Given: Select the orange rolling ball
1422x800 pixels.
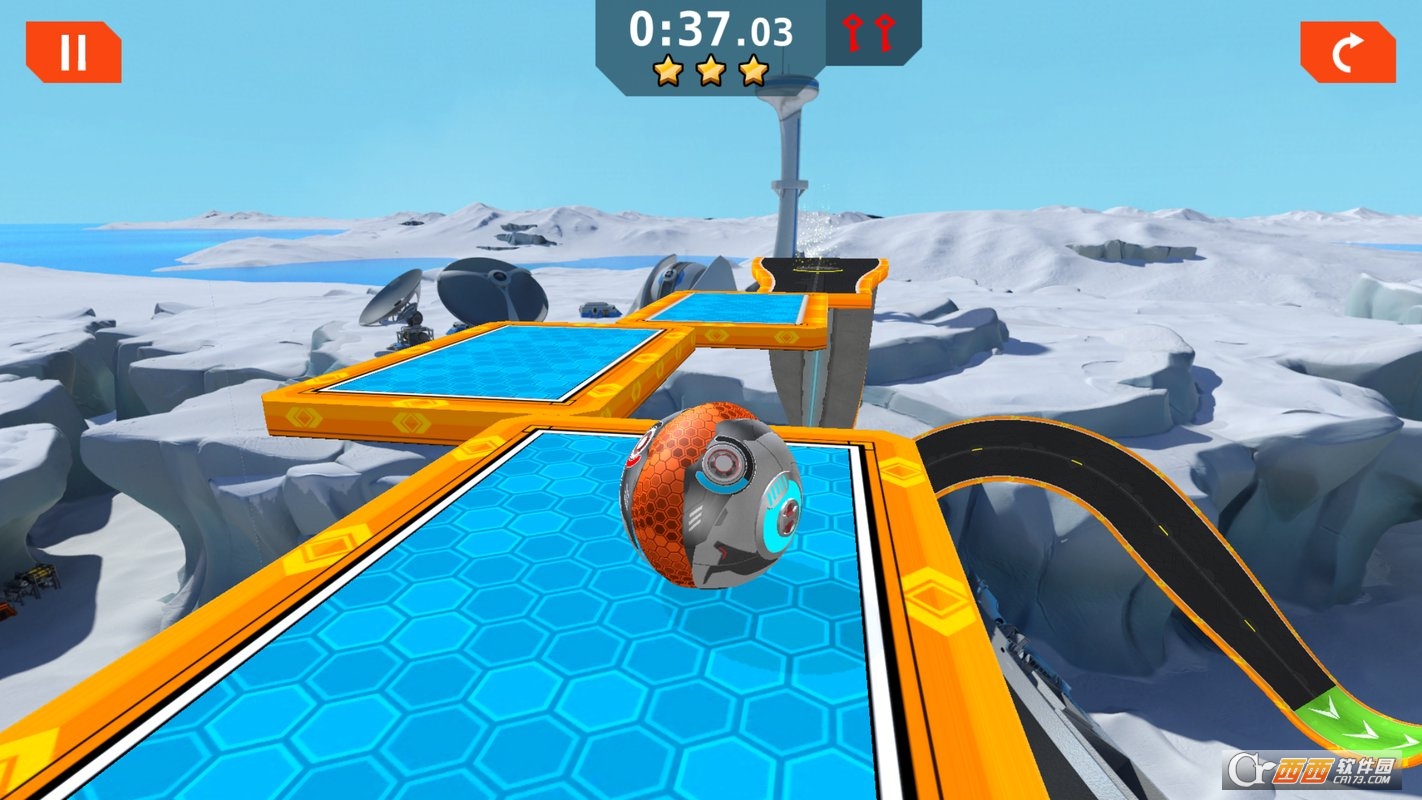Looking at the screenshot, I should pyautogui.click(x=710, y=500).
